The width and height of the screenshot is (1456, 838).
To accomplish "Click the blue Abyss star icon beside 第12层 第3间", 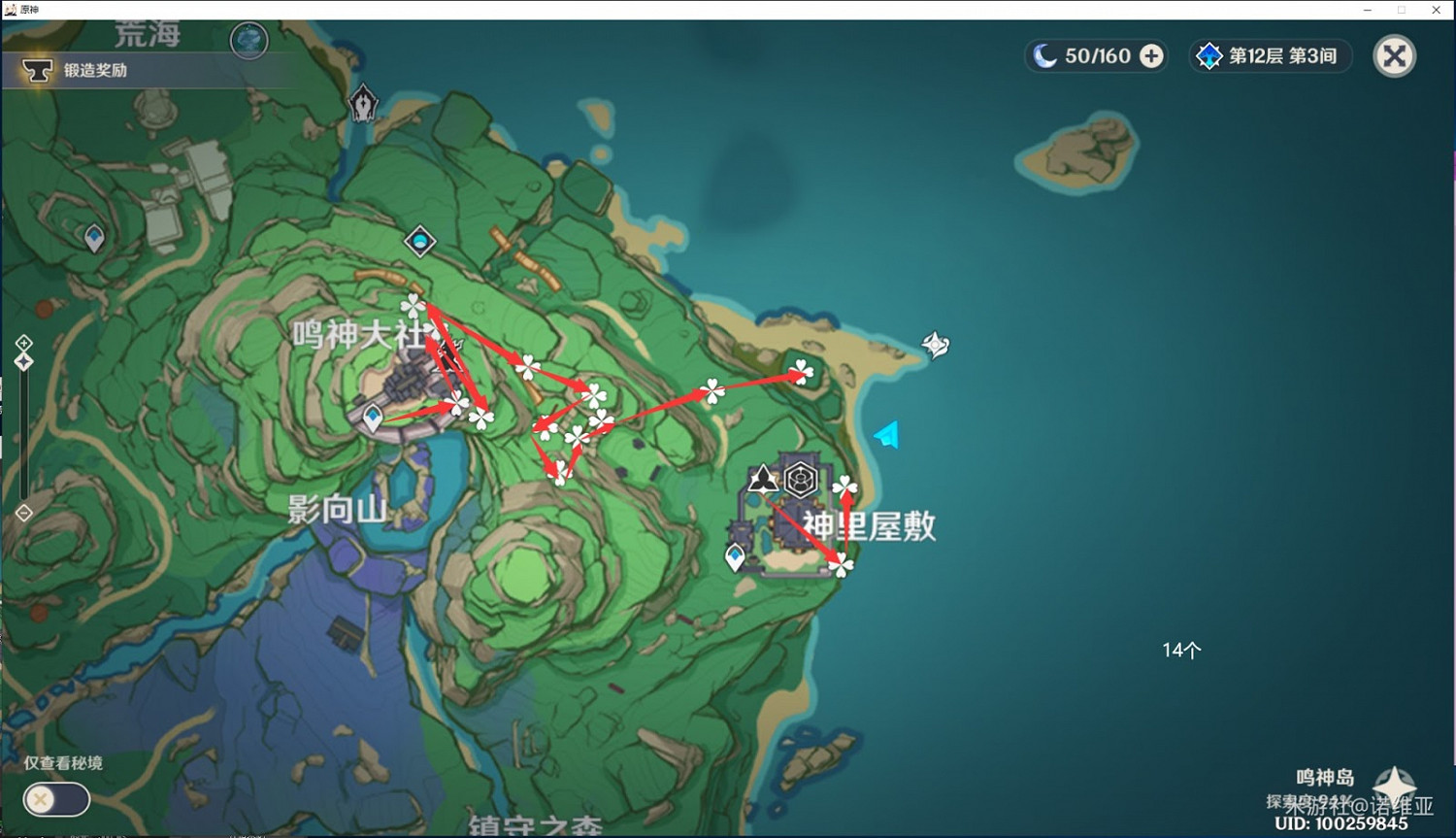I will [1208, 55].
